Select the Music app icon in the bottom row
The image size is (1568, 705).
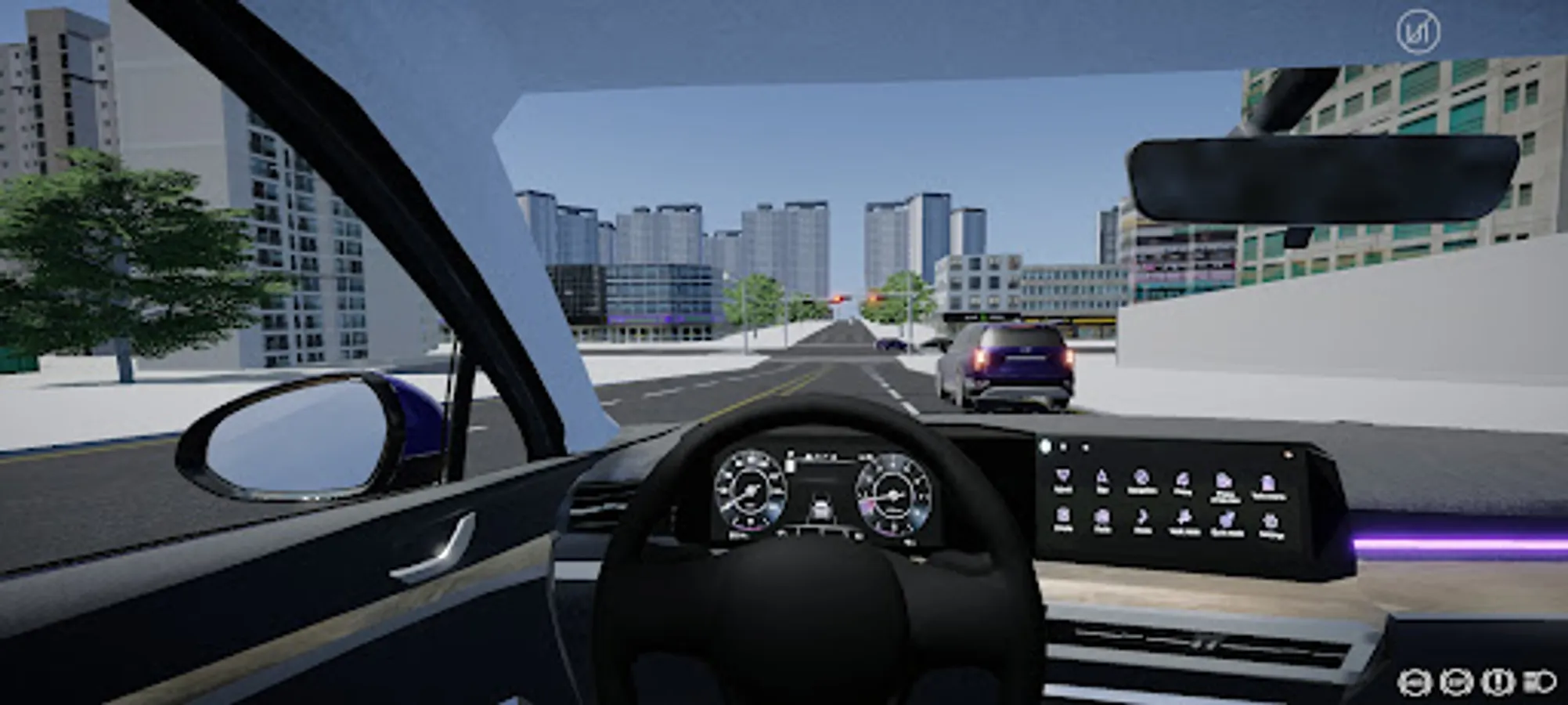1141,517
